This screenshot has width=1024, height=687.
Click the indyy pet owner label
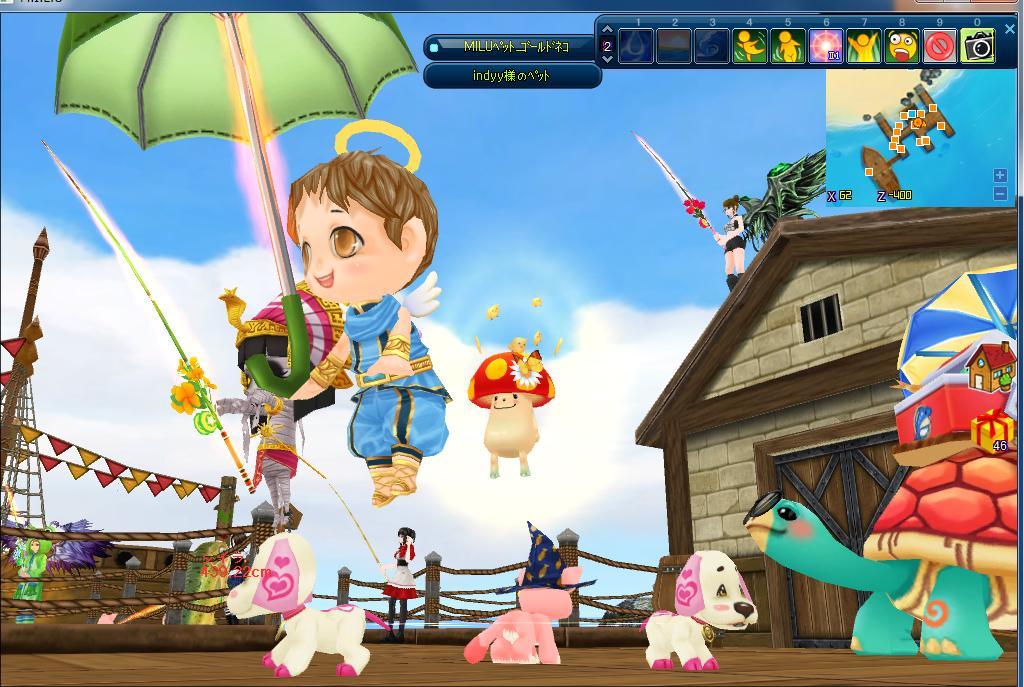click(512, 76)
